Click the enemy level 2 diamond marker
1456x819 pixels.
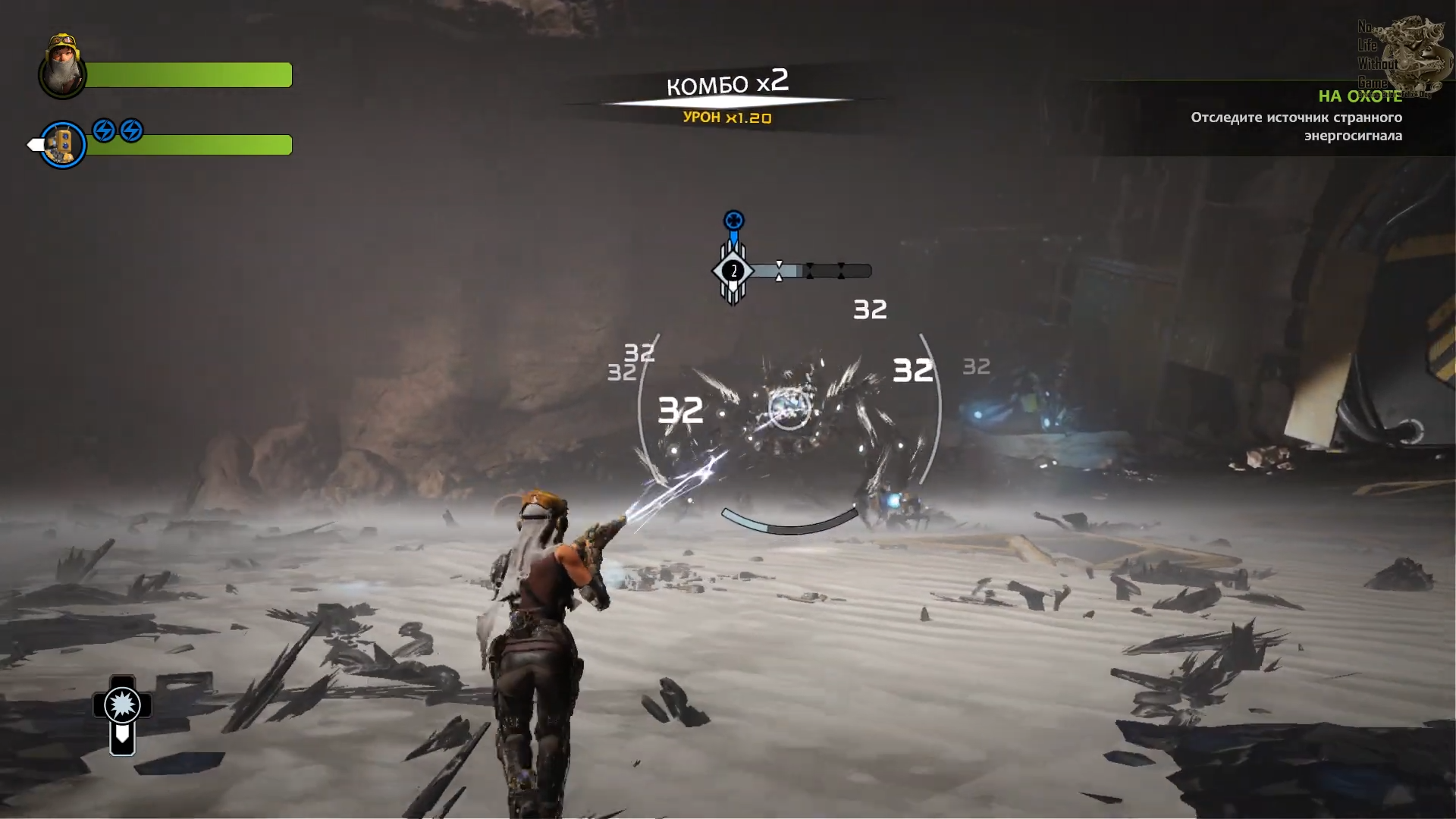pyautogui.click(x=733, y=271)
